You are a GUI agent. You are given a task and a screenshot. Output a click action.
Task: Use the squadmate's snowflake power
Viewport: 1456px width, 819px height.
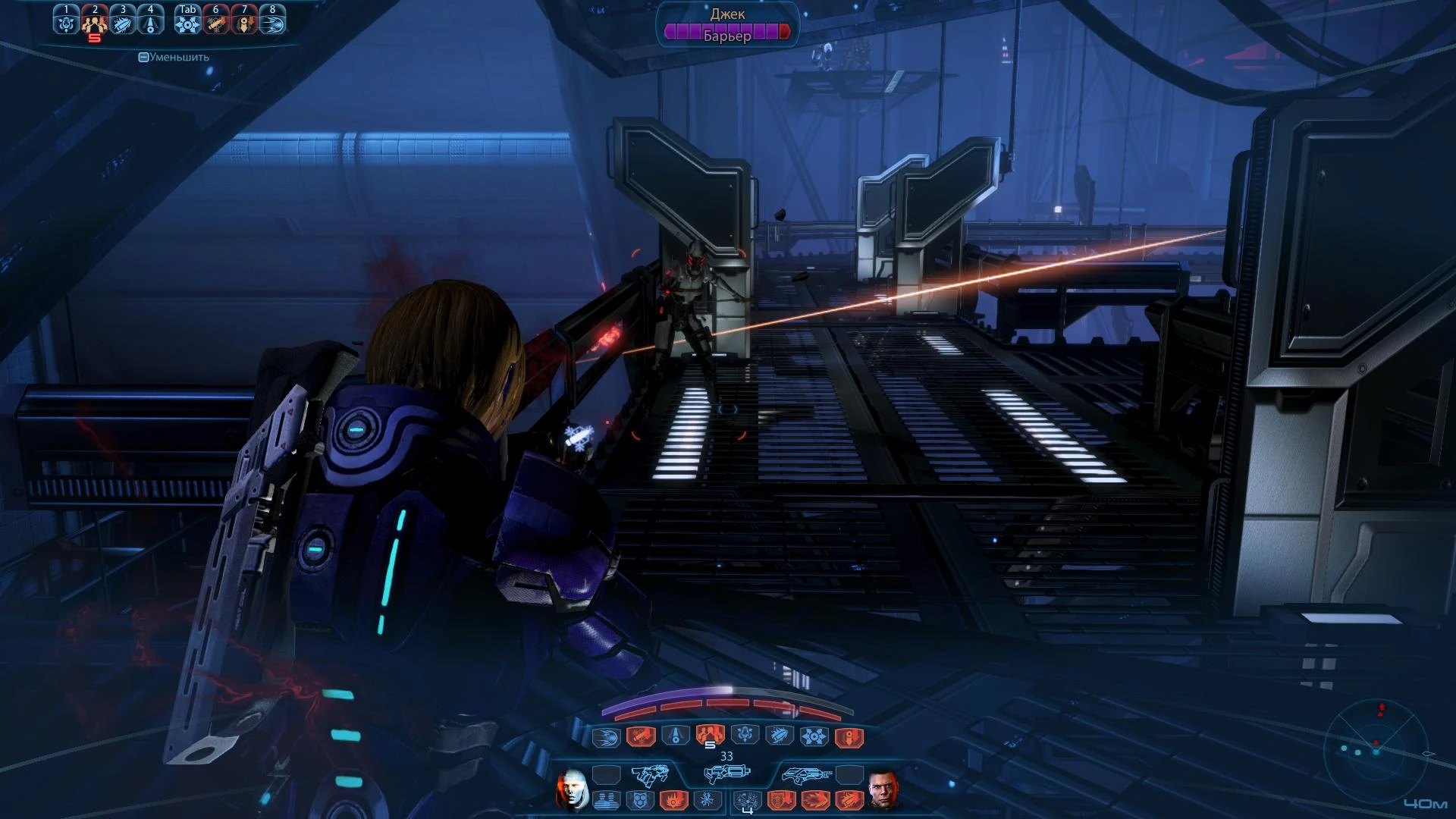[x=707, y=799]
